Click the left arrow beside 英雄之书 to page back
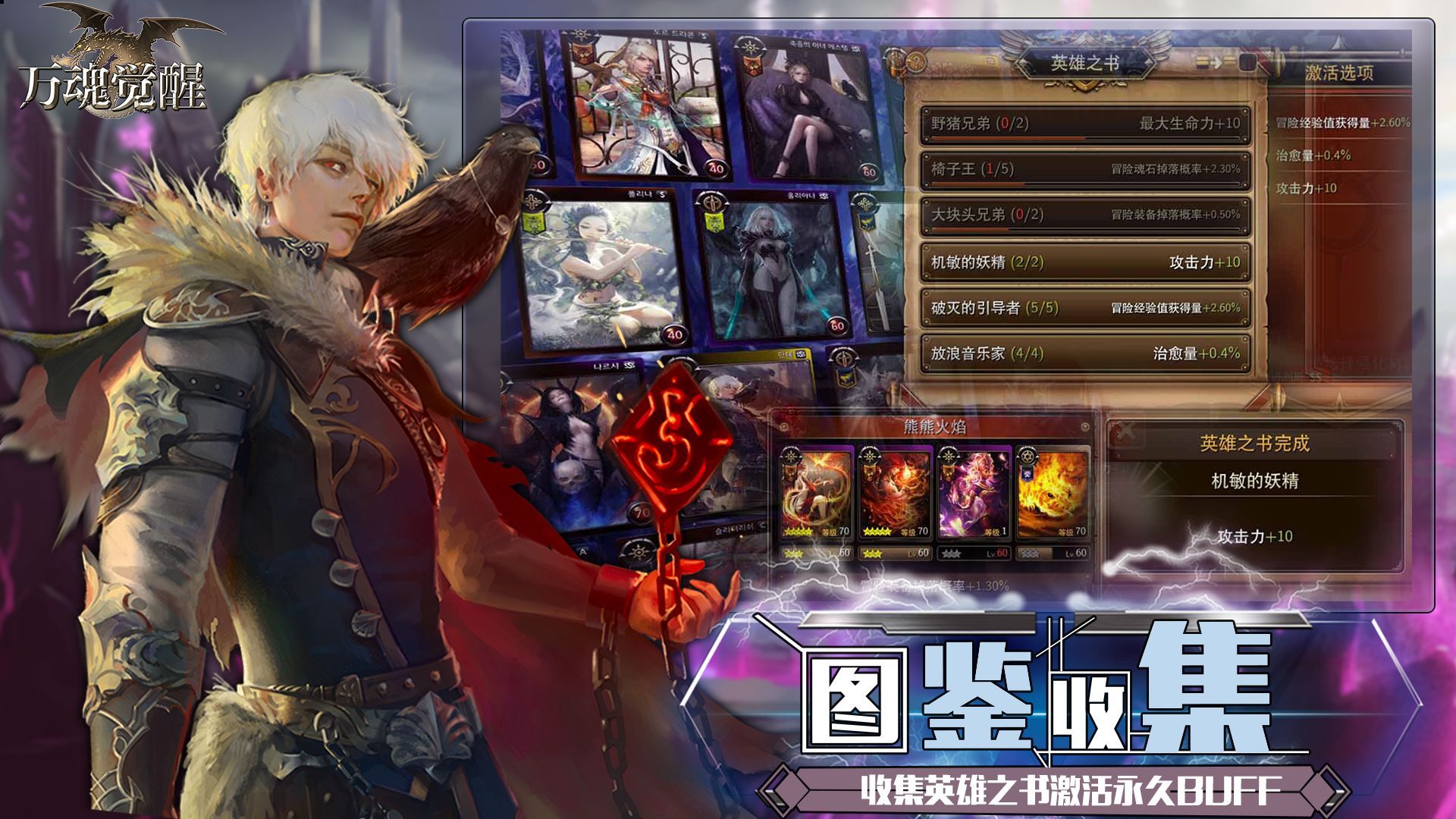The width and height of the screenshot is (1456, 819). pos(1022,64)
